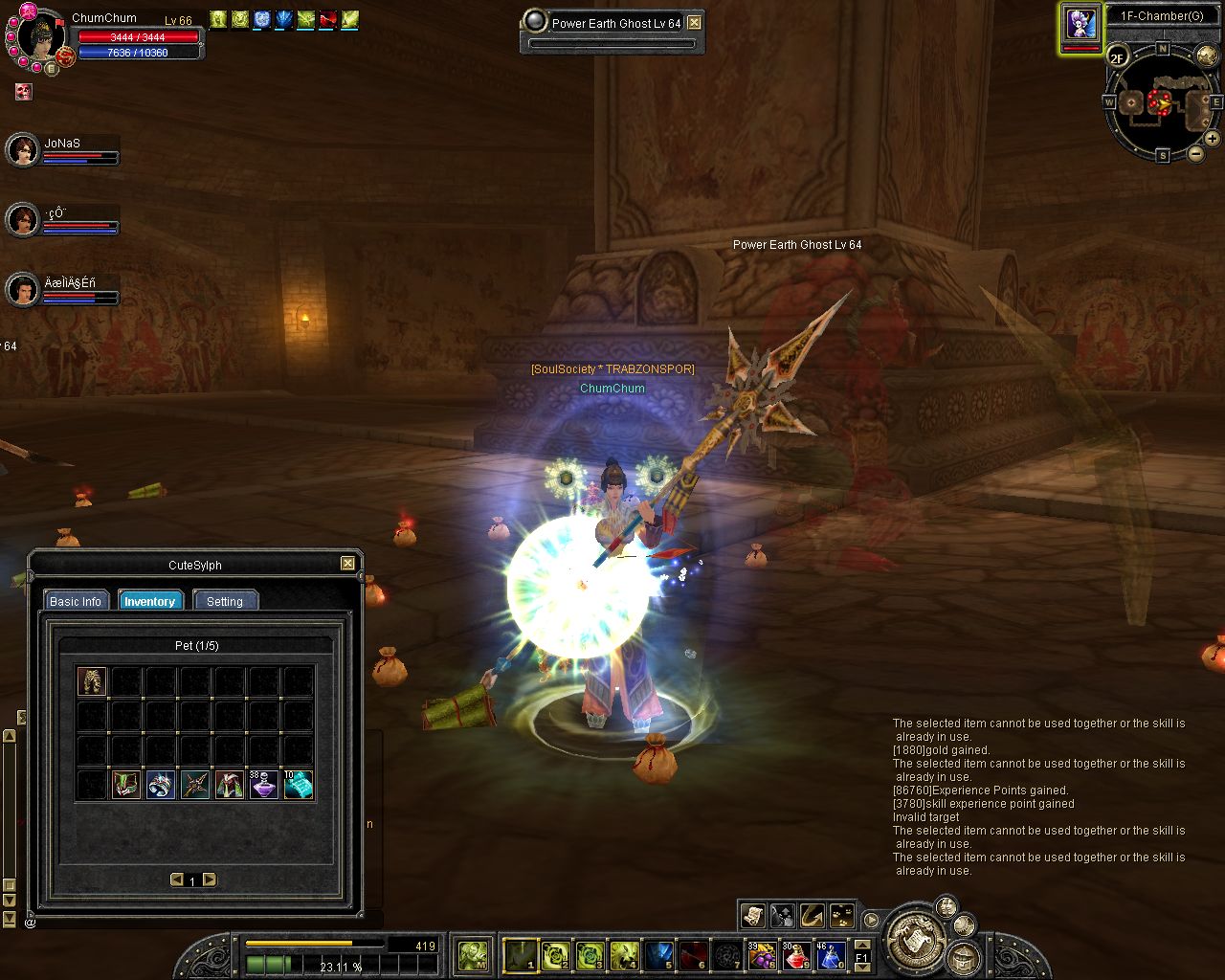Screen dimensions: 1225x980
Task: Click the CuteSylph pet portrait
Action: click(x=1081, y=23)
